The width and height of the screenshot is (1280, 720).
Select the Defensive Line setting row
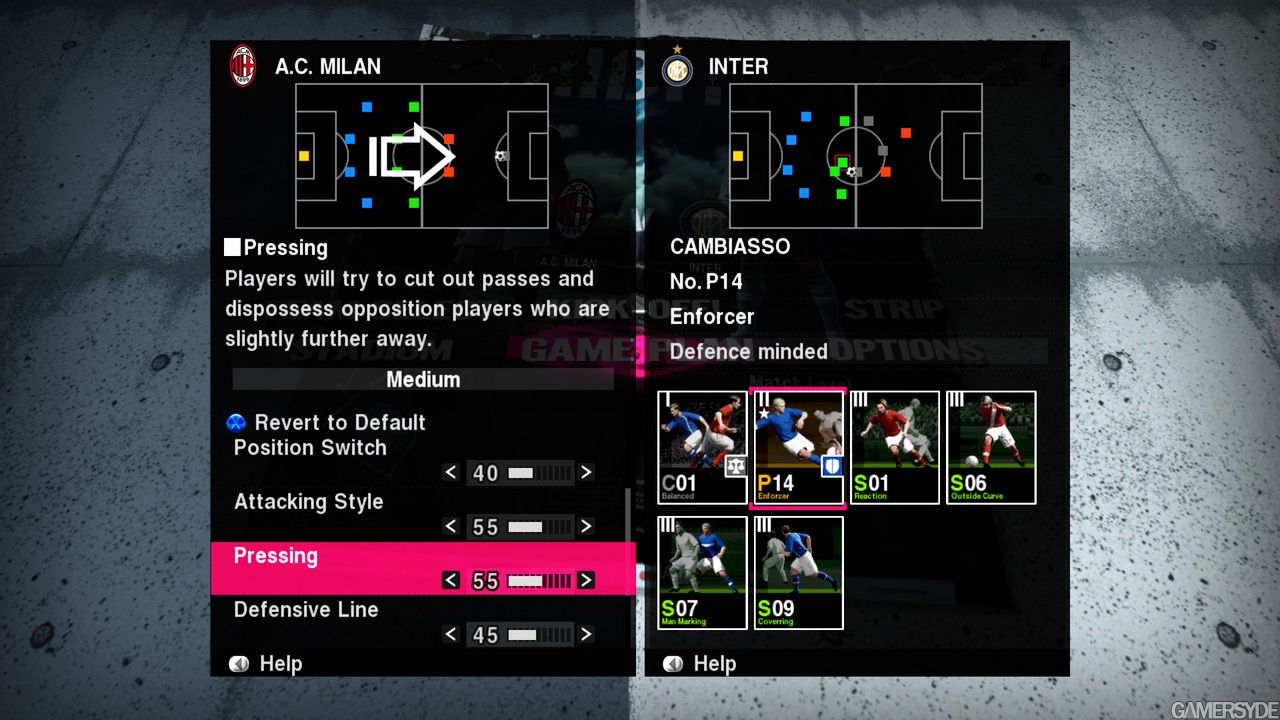306,610
